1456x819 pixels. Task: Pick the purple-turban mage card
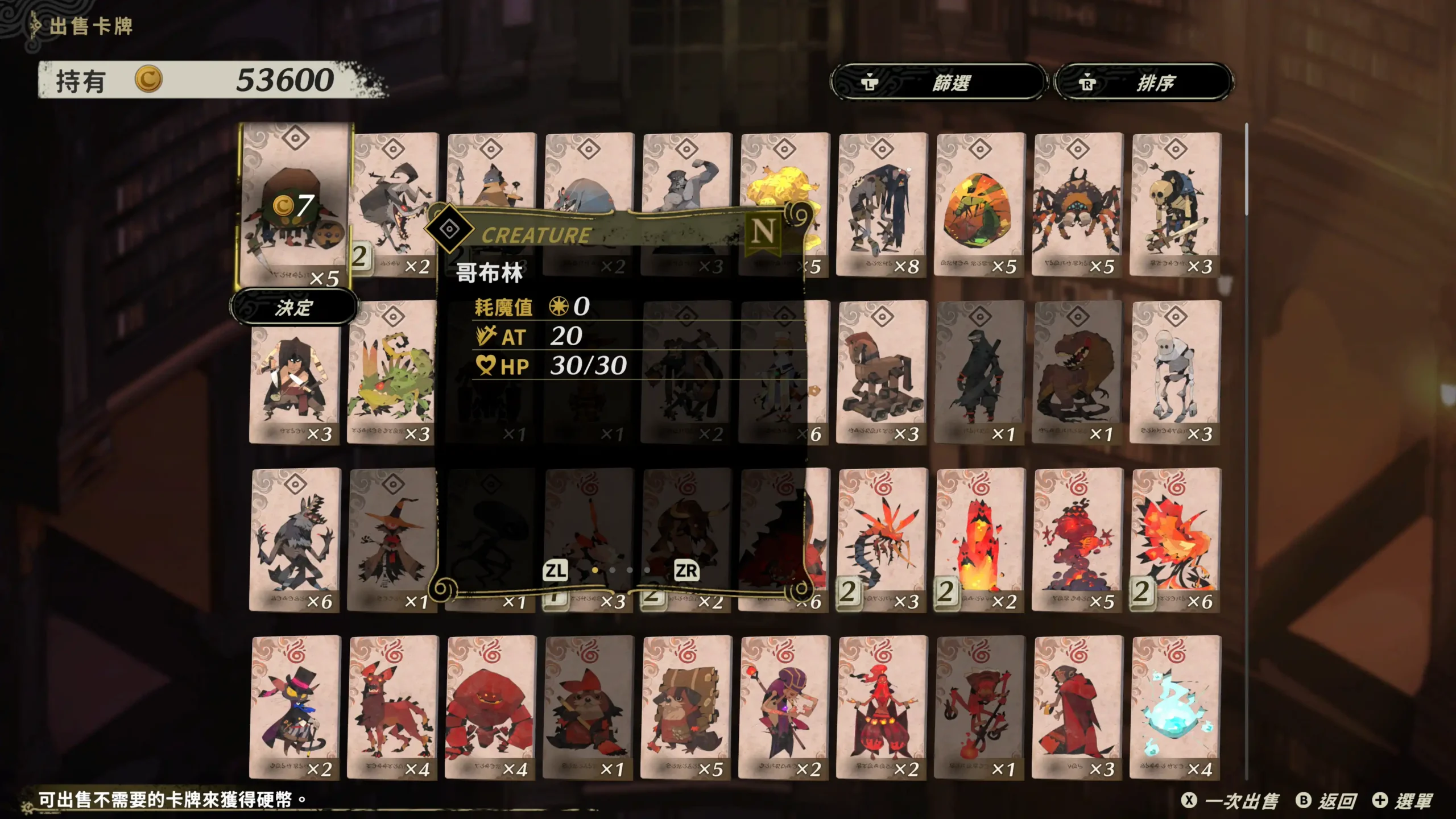pyautogui.click(x=784, y=708)
